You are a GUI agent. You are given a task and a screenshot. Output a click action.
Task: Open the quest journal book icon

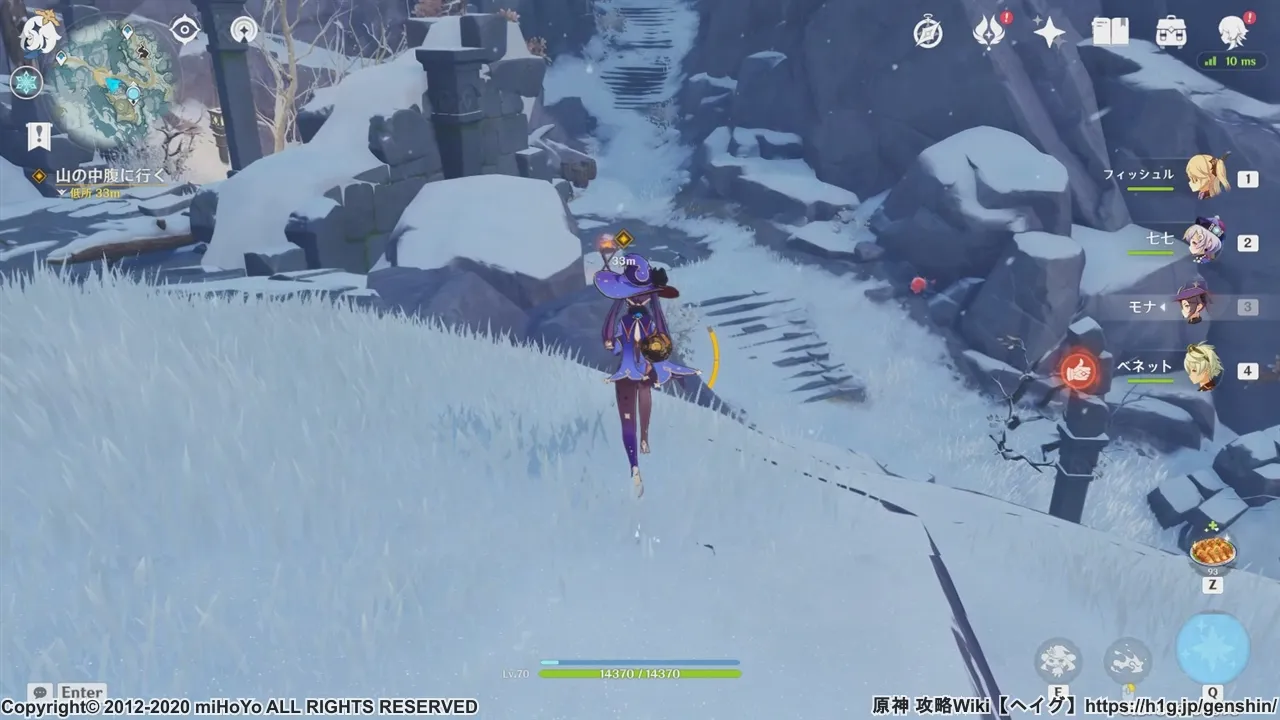pyautogui.click(x=1110, y=33)
